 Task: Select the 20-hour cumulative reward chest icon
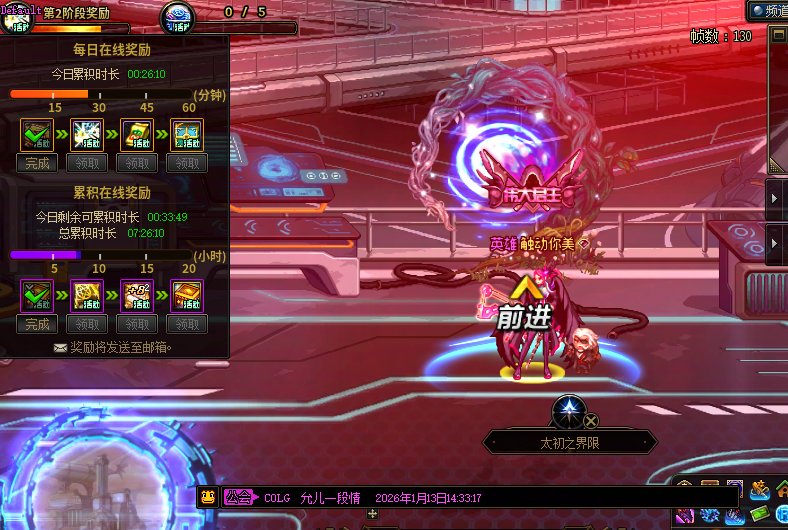pos(187,296)
